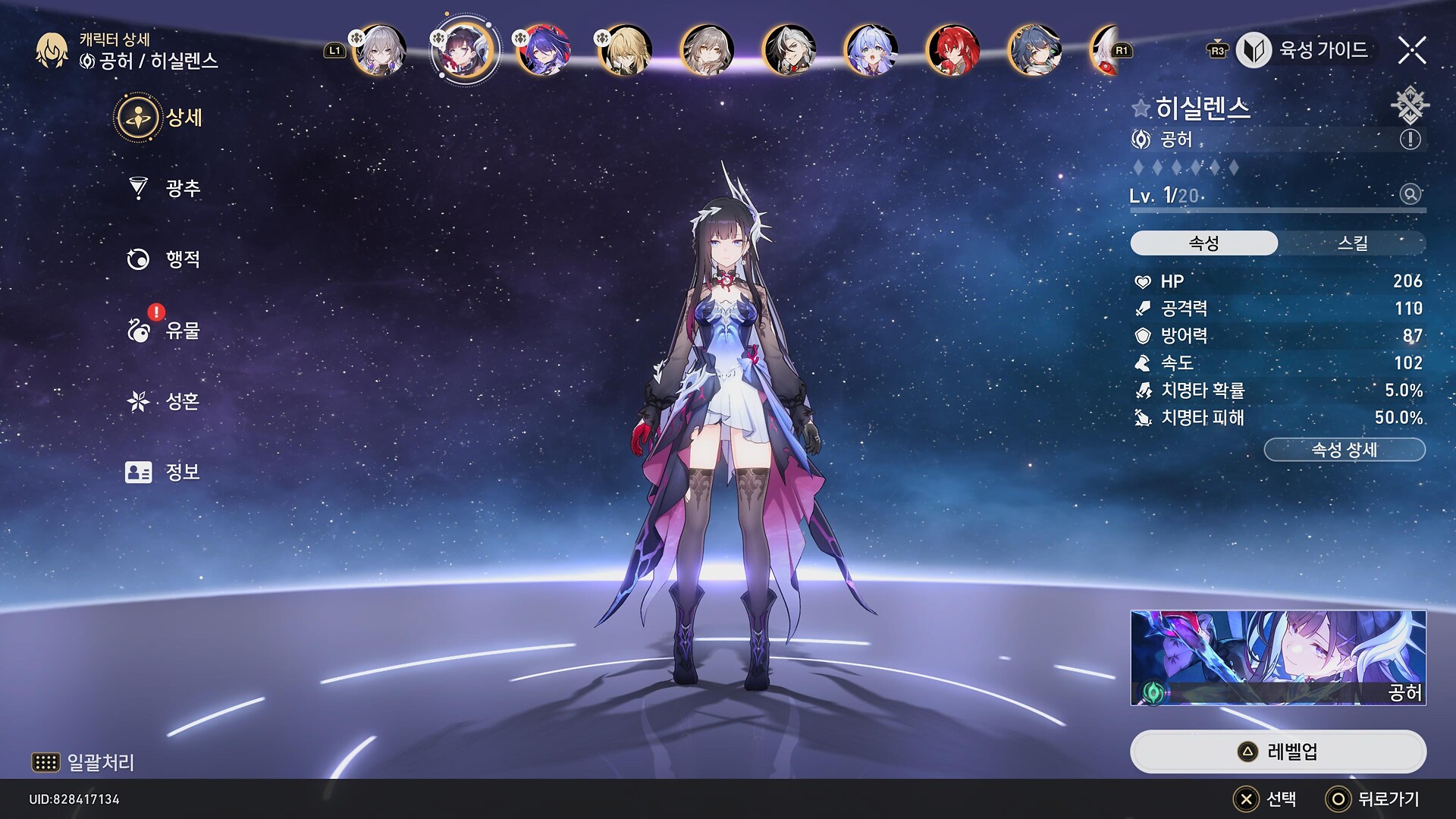
Task: View the 공허 character splash art thumbnail
Action: coord(1278,657)
